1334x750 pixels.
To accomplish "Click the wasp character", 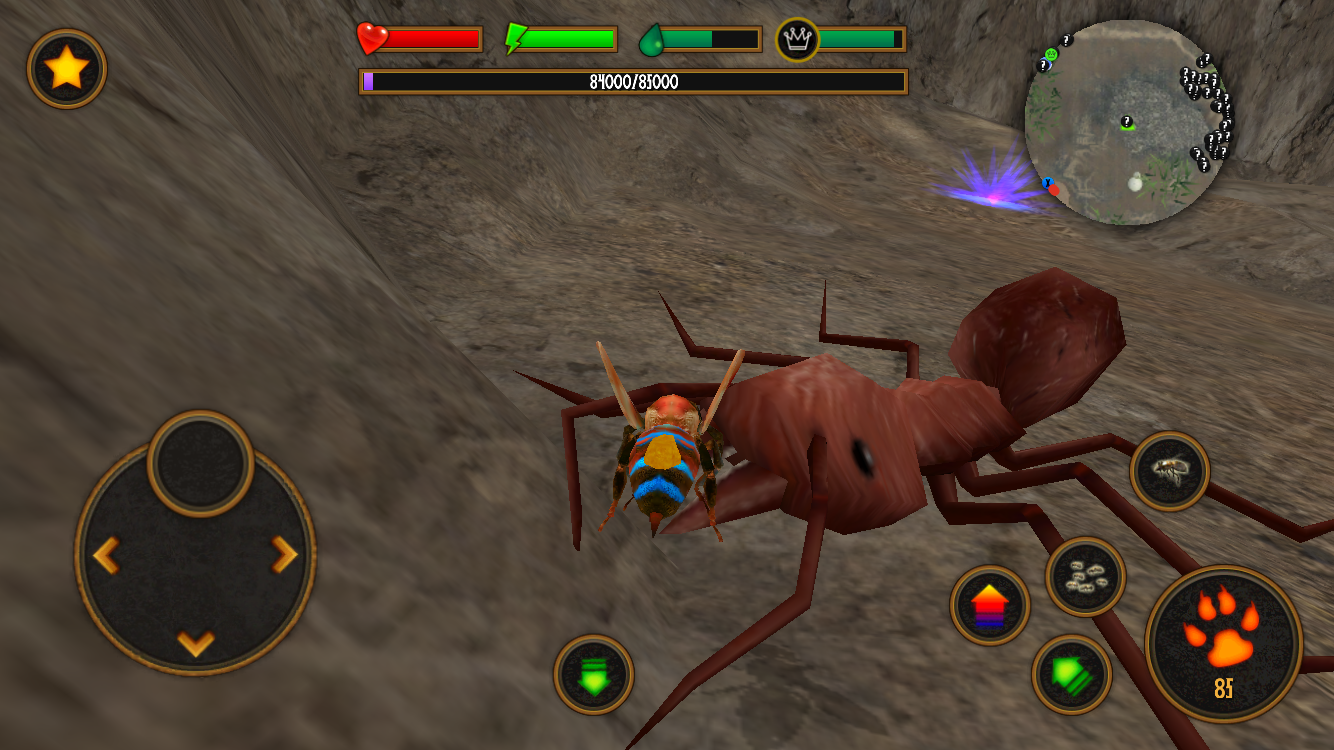I will [660, 460].
